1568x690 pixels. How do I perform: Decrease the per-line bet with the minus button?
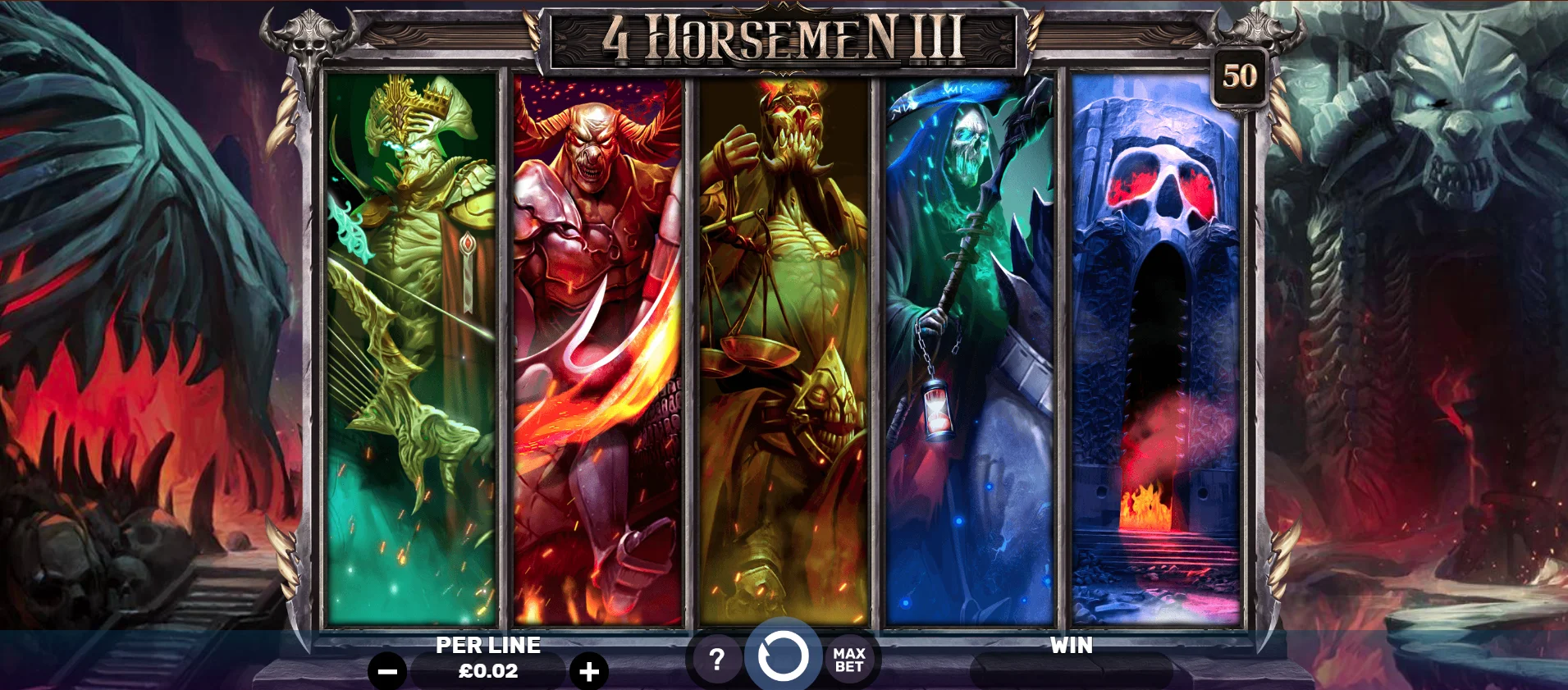[386, 669]
